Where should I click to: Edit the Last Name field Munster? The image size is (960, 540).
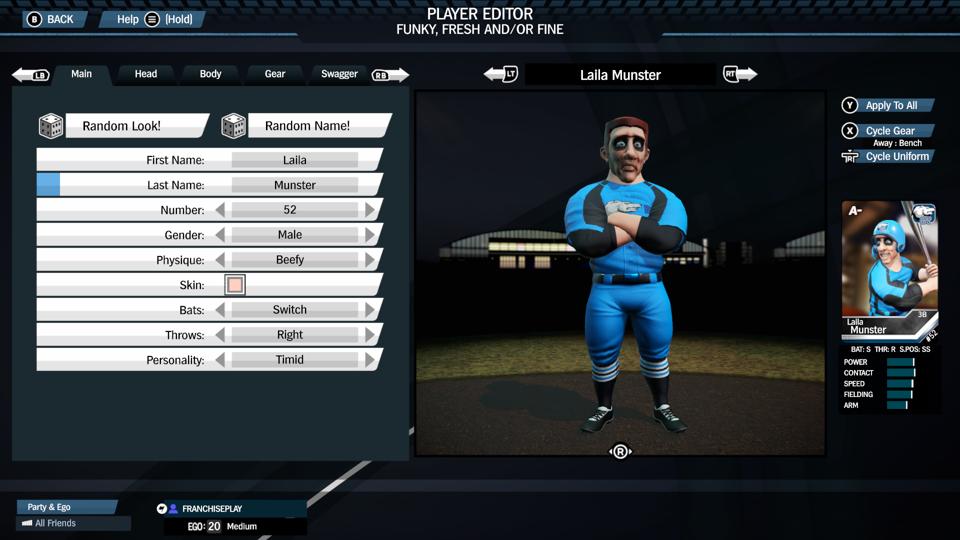coord(294,185)
